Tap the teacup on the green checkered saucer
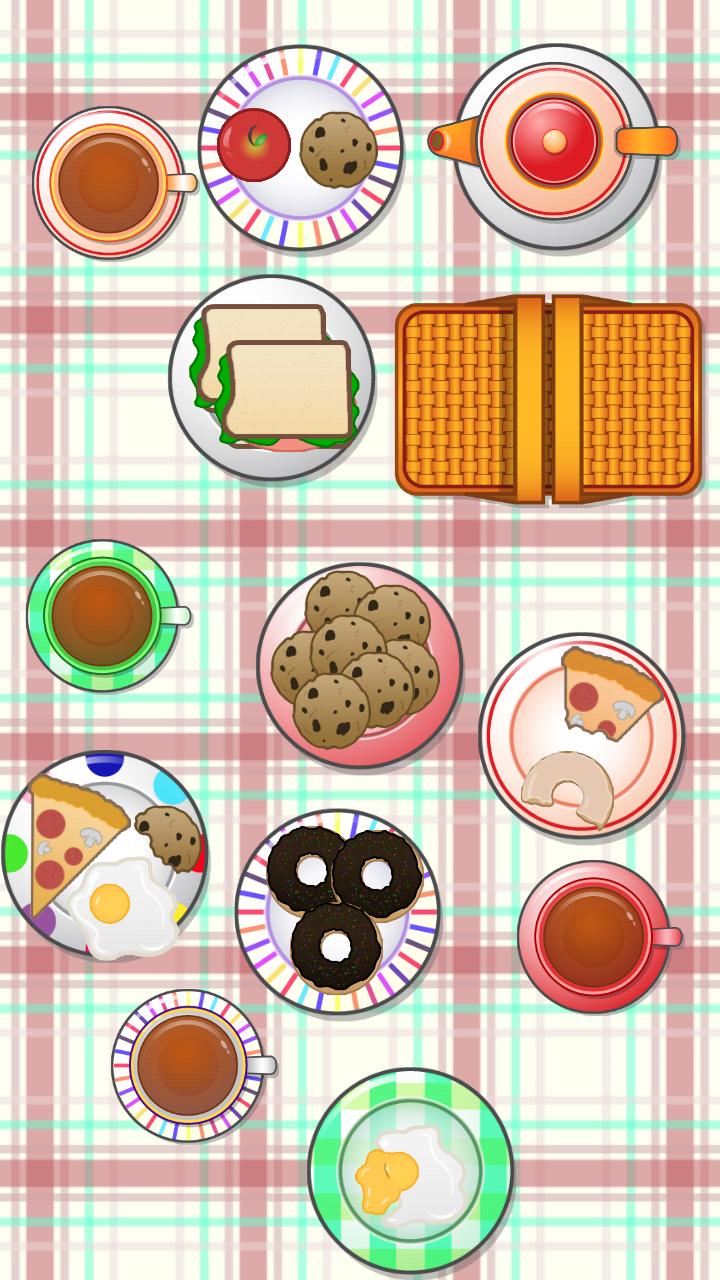720x1280 pixels. click(102, 615)
